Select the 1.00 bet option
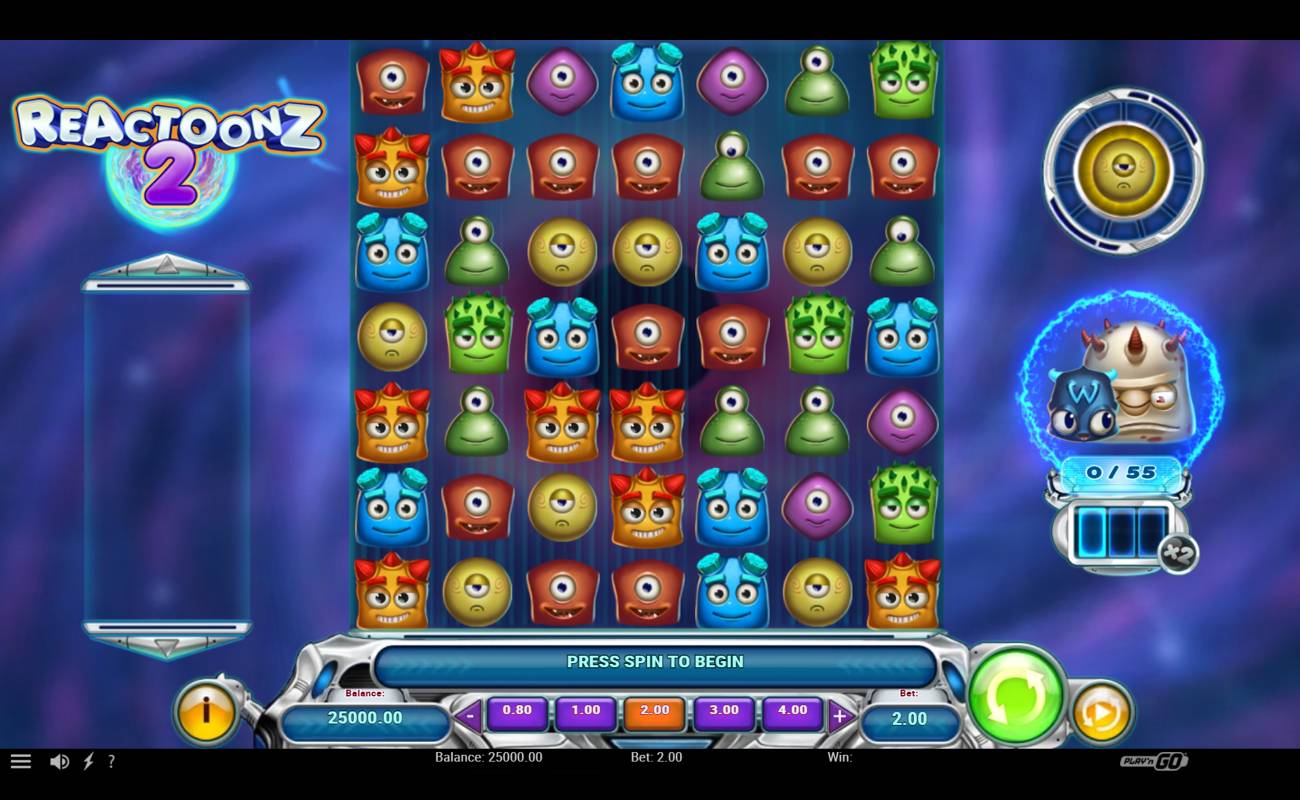The height and width of the screenshot is (800, 1300). [586, 711]
